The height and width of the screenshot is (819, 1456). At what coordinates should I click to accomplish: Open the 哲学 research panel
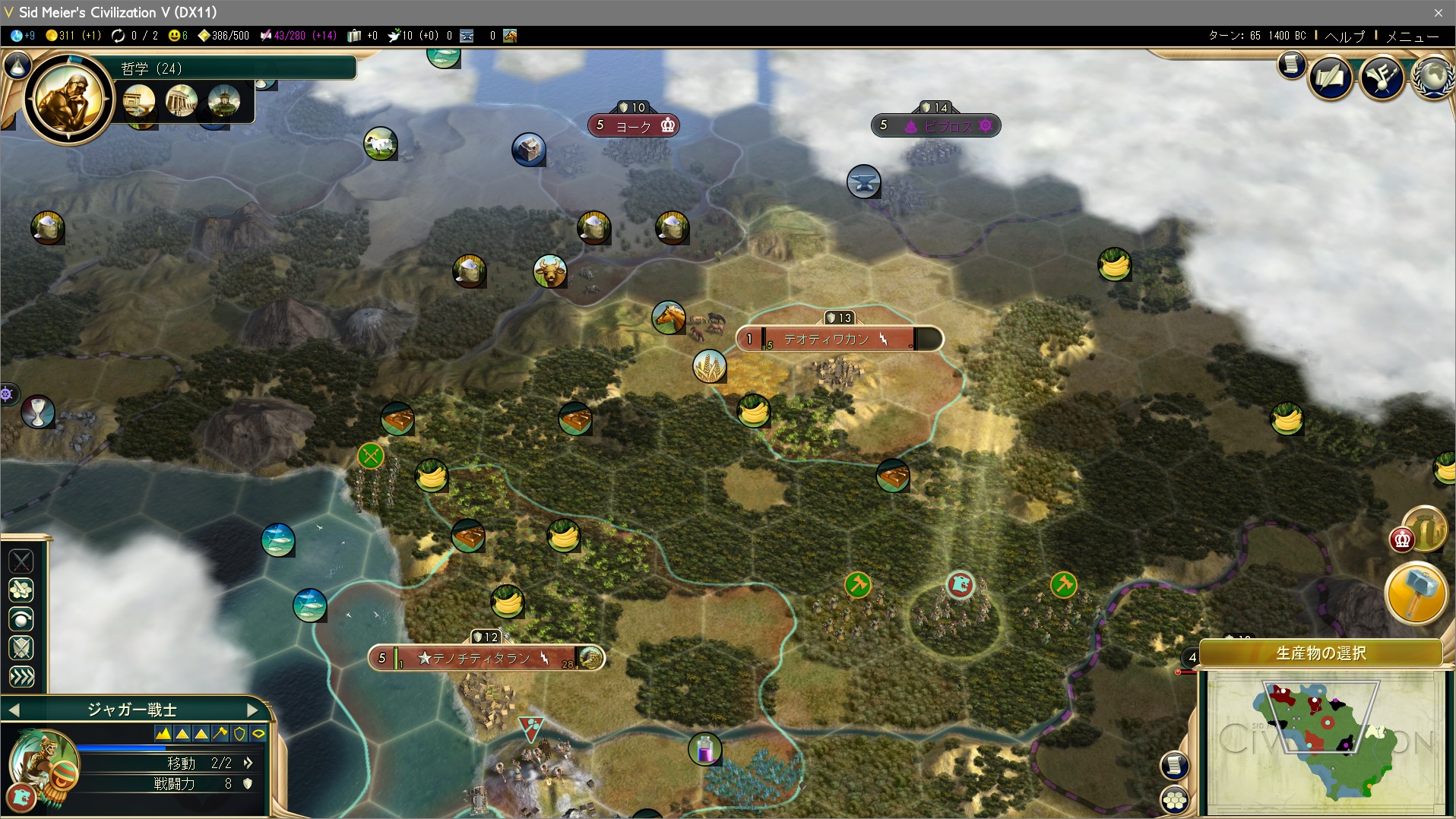click(152, 68)
